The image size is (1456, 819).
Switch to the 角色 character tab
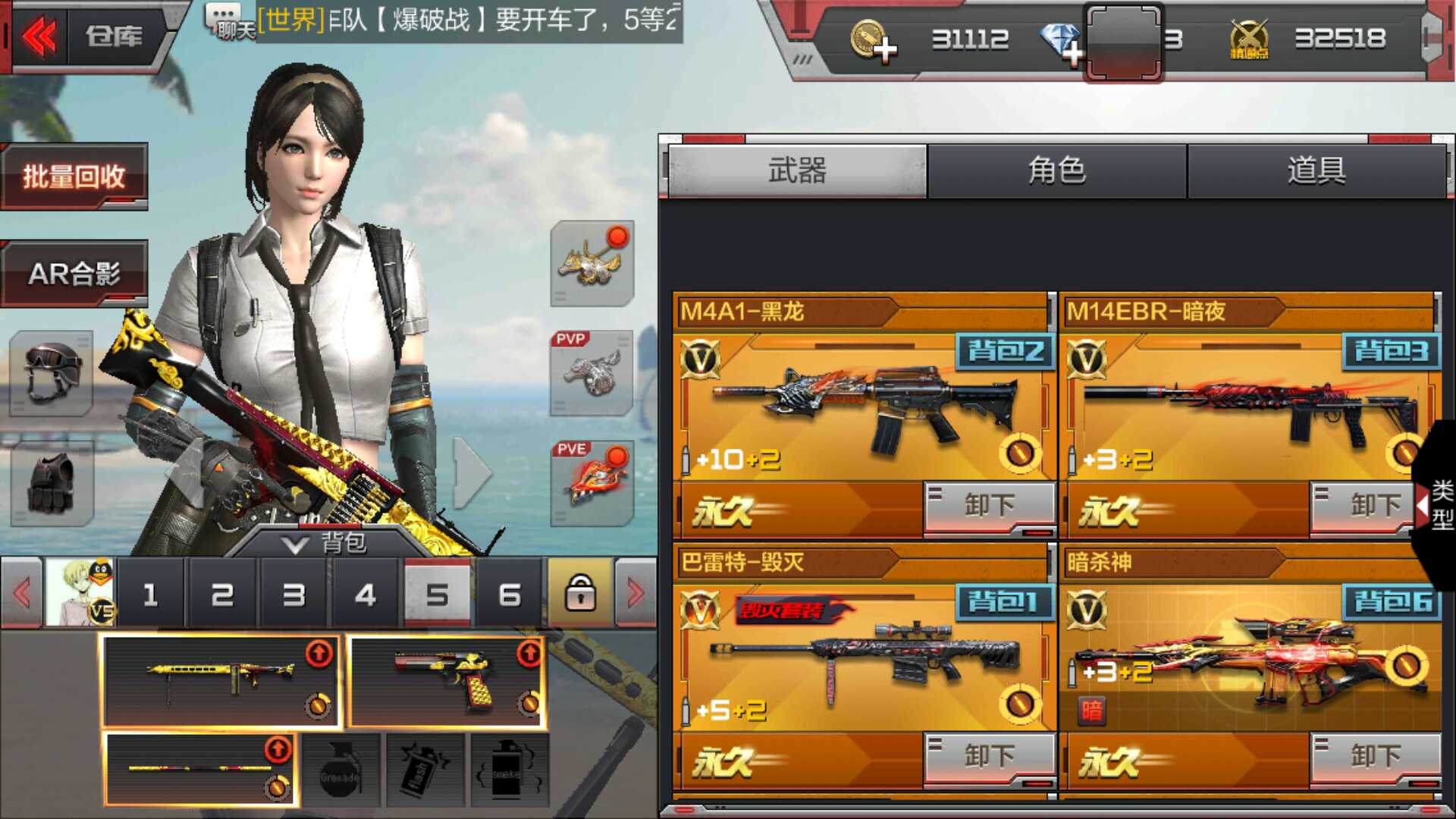tap(1056, 171)
